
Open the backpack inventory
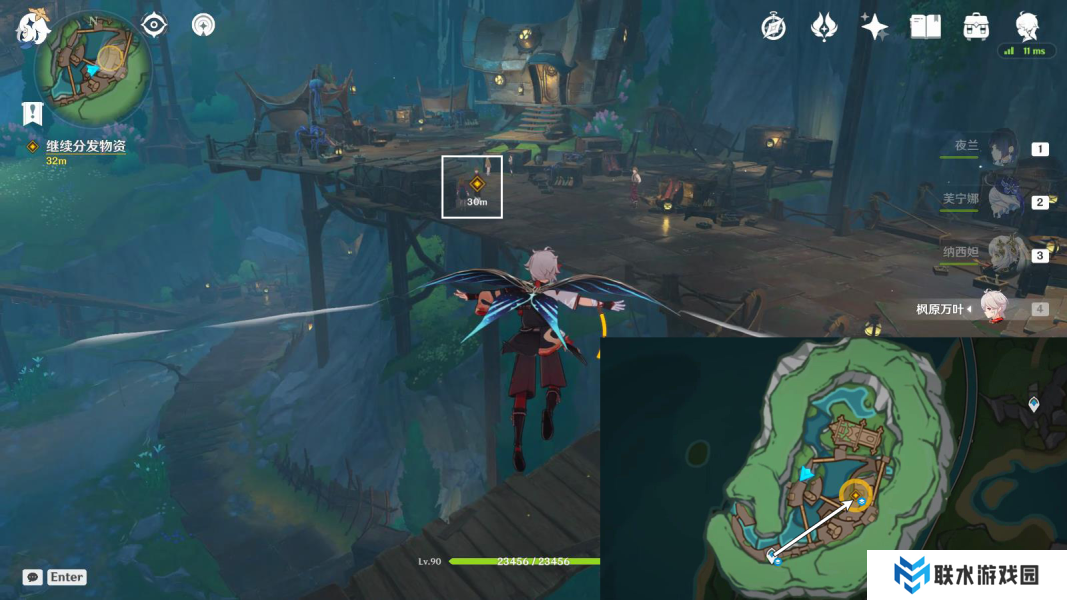tap(976, 27)
